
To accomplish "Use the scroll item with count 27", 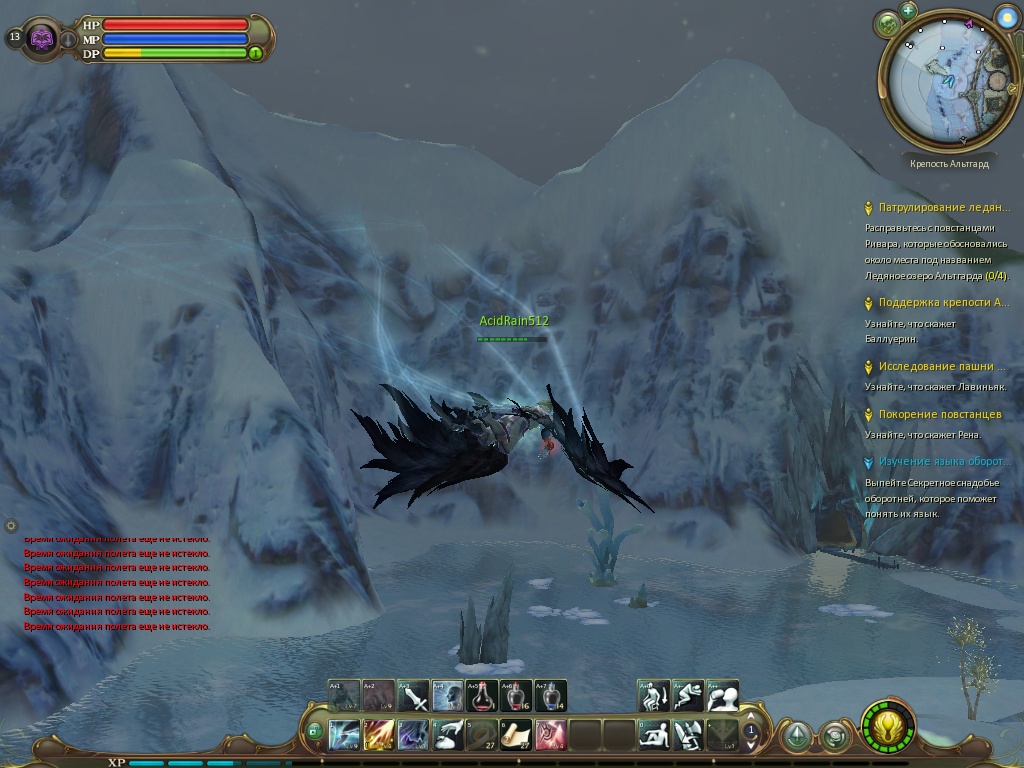I will tap(516, 735).
